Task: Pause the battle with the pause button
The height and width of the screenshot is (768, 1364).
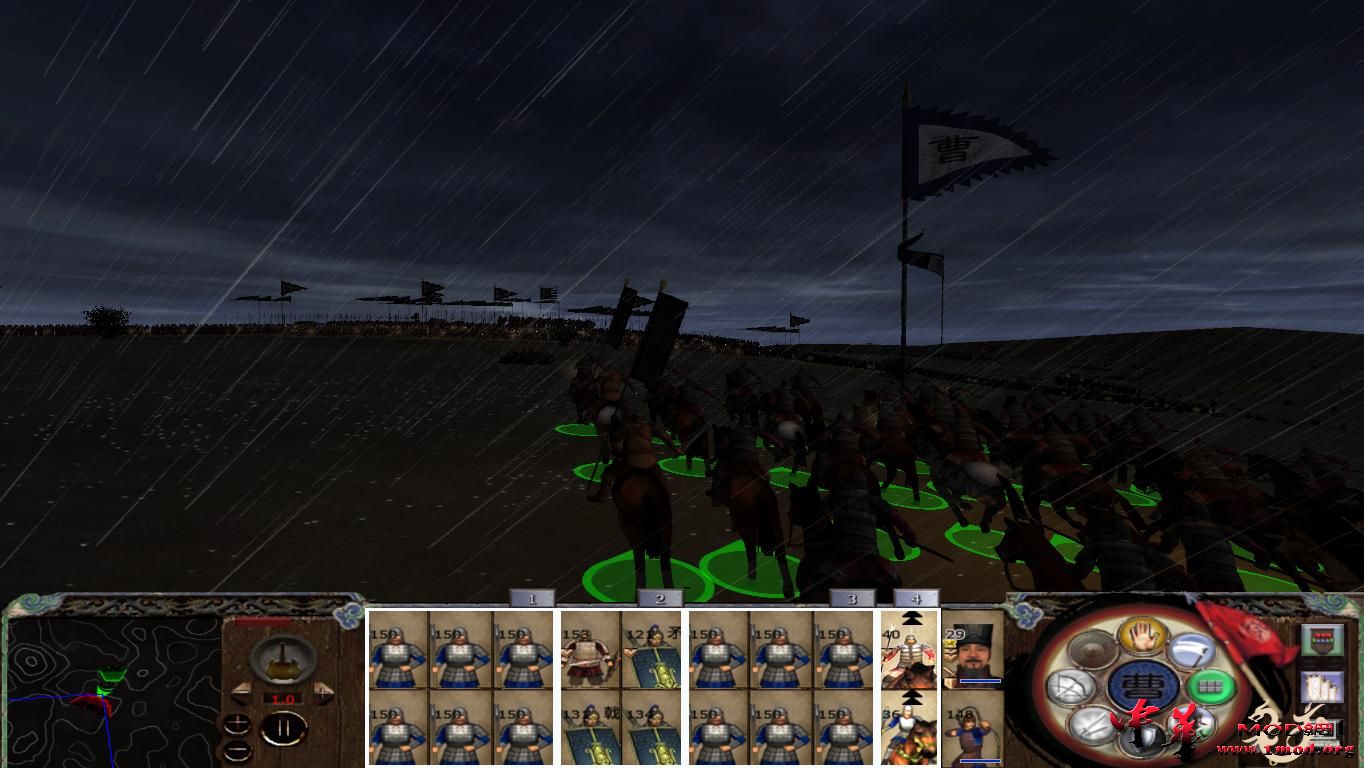Action: pyautogui.click(x=284, y=726)
